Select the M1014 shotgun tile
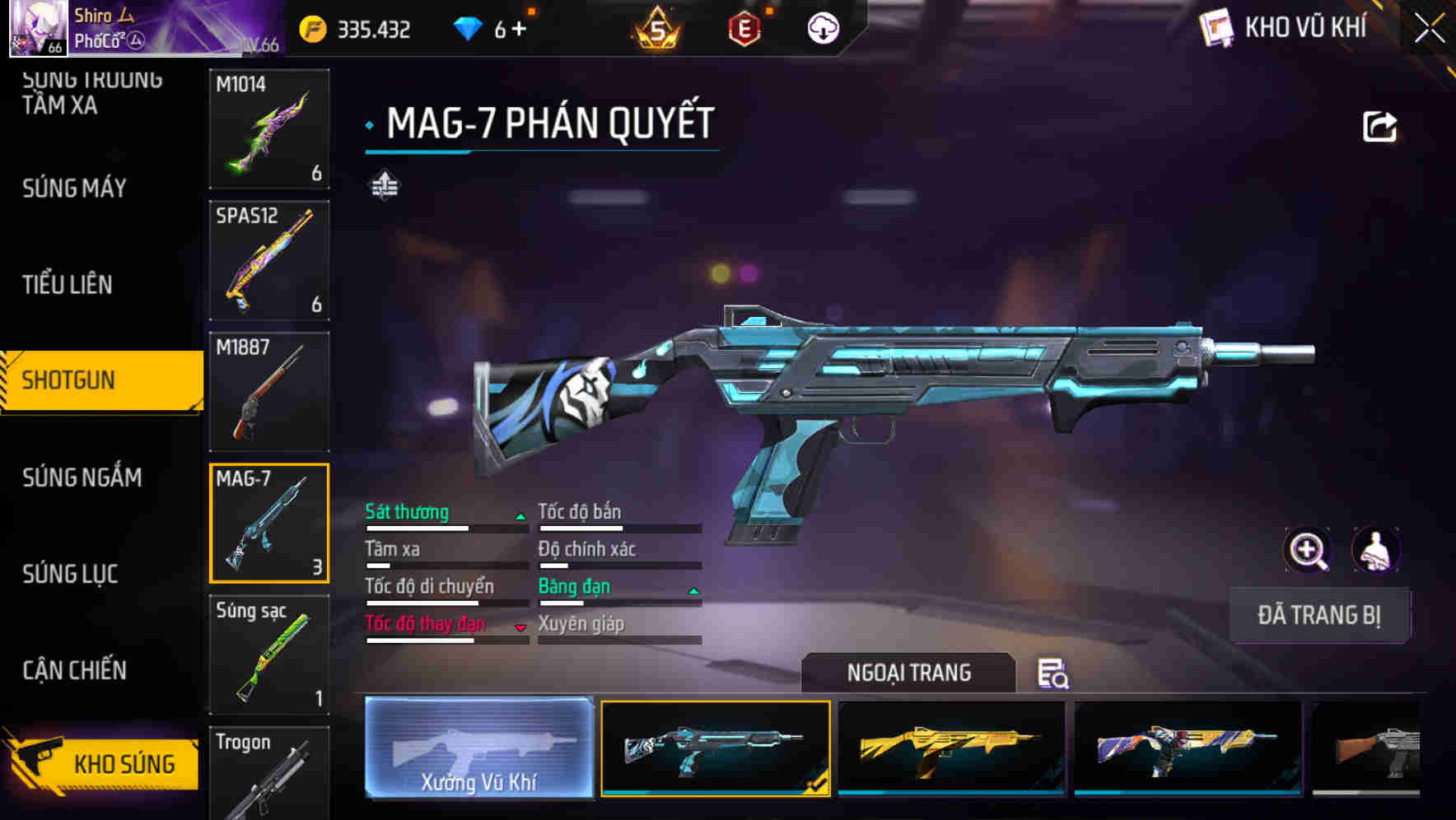This screenshot has height=820, width=1456. point(269,128)
